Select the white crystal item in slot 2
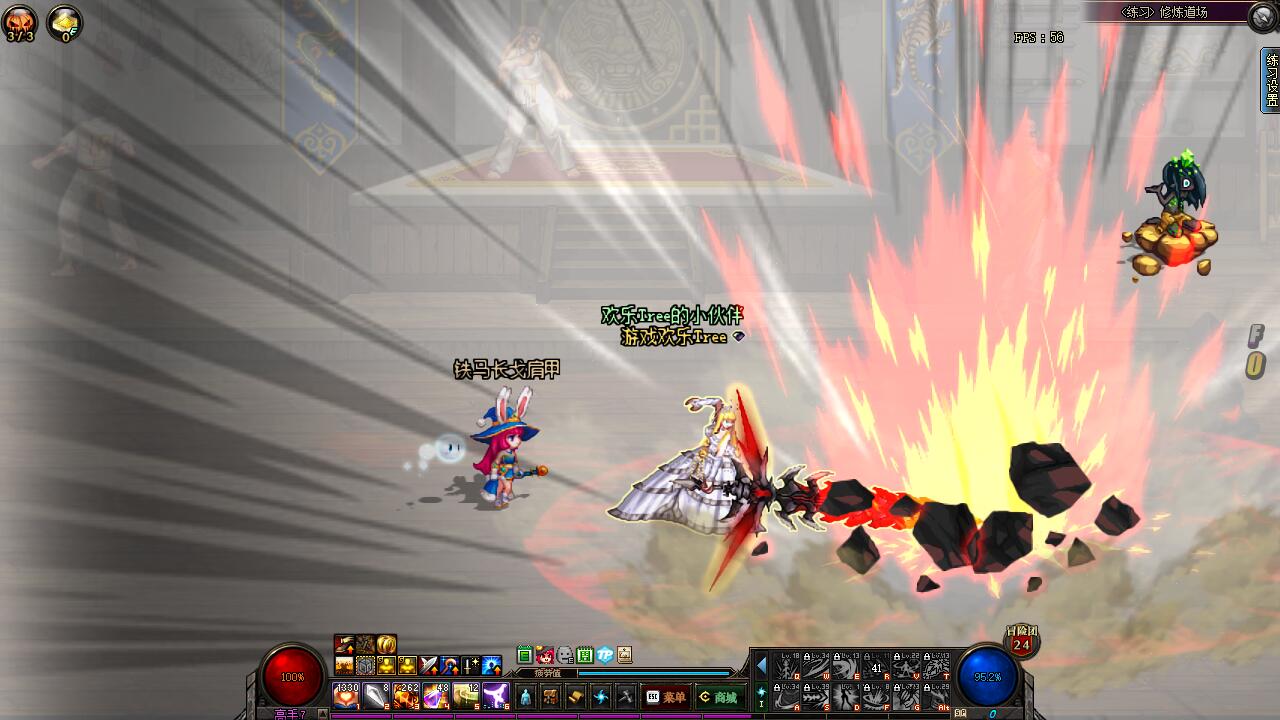The height and width of the screenshot is (720, 1280). (x=376, y=695)
